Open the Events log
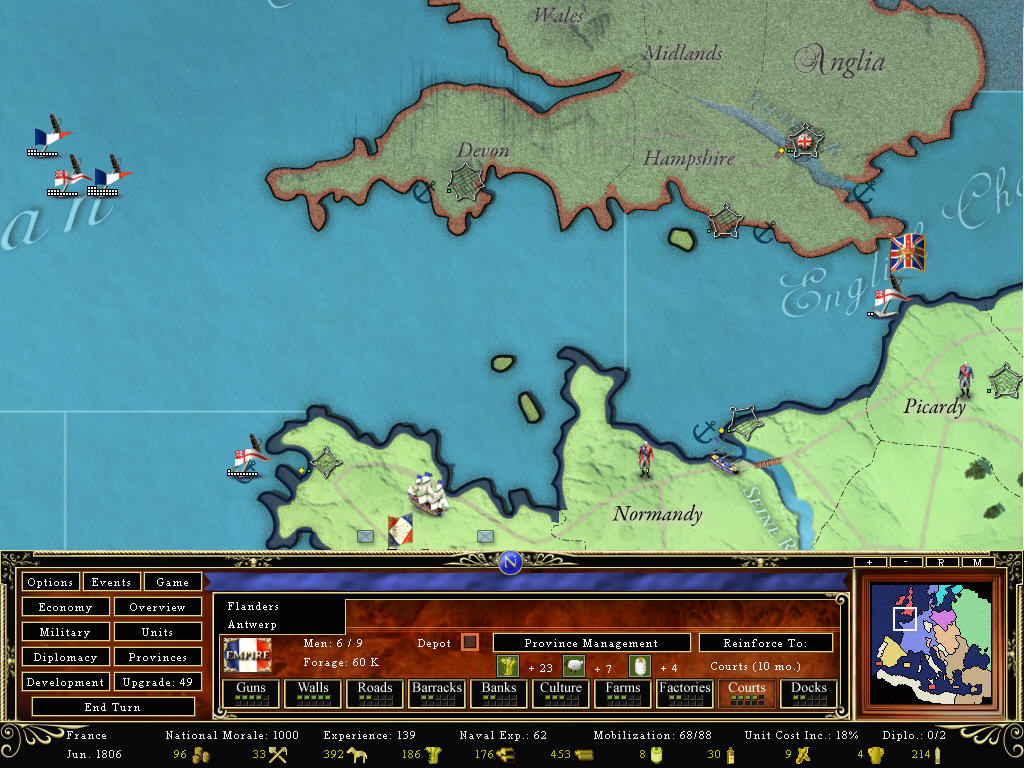 tap(111, 582)
